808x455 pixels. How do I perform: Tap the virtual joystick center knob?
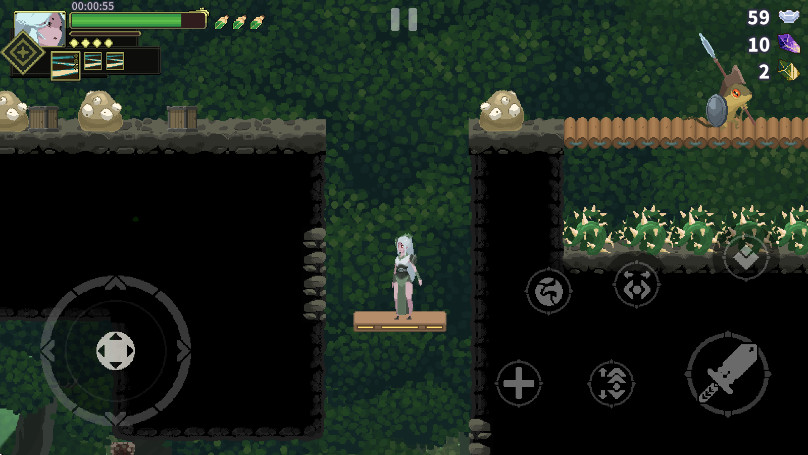tap(115, 350)
